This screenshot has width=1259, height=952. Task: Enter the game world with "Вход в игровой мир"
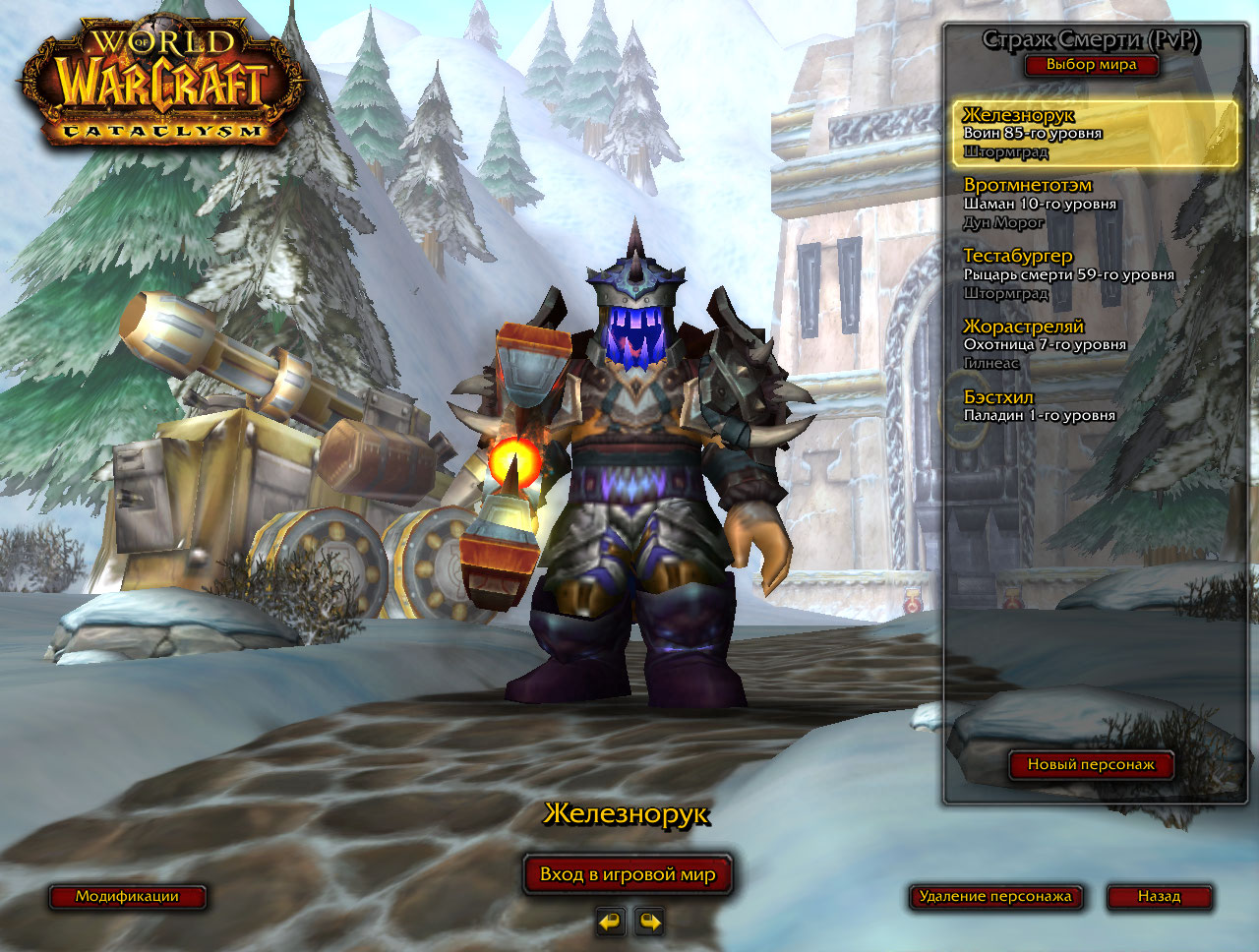[x=628, y=874]
